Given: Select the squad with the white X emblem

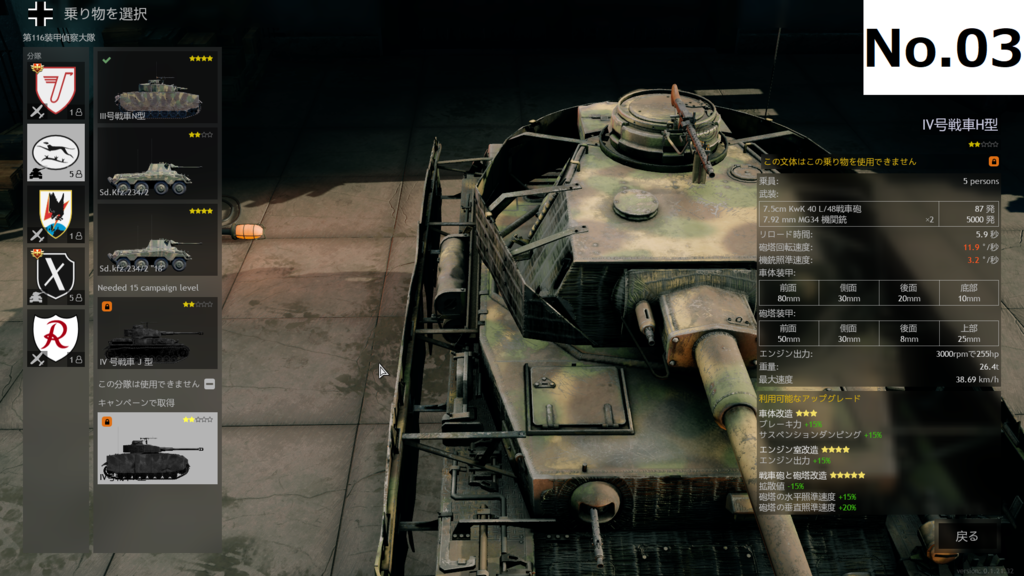Looking at the screenshot, I should [55, 275].
